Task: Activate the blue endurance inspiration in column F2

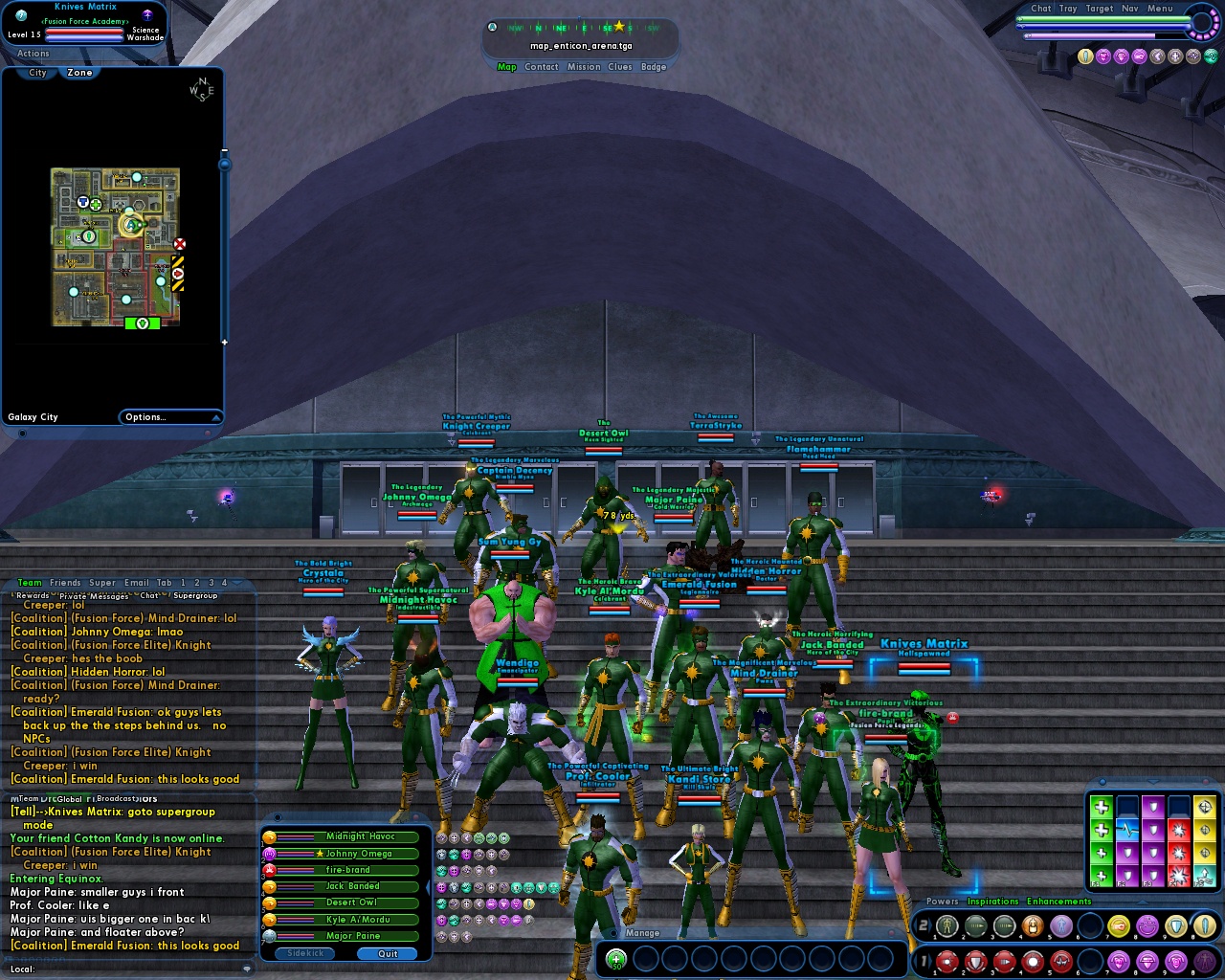Action: coord(1127,831)
